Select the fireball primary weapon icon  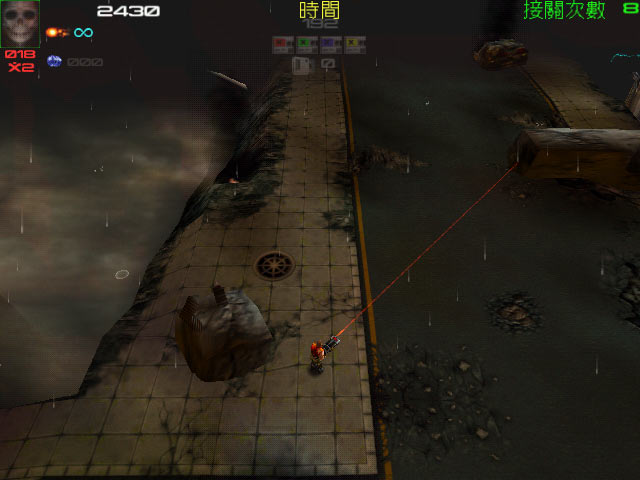pos(55,33)
